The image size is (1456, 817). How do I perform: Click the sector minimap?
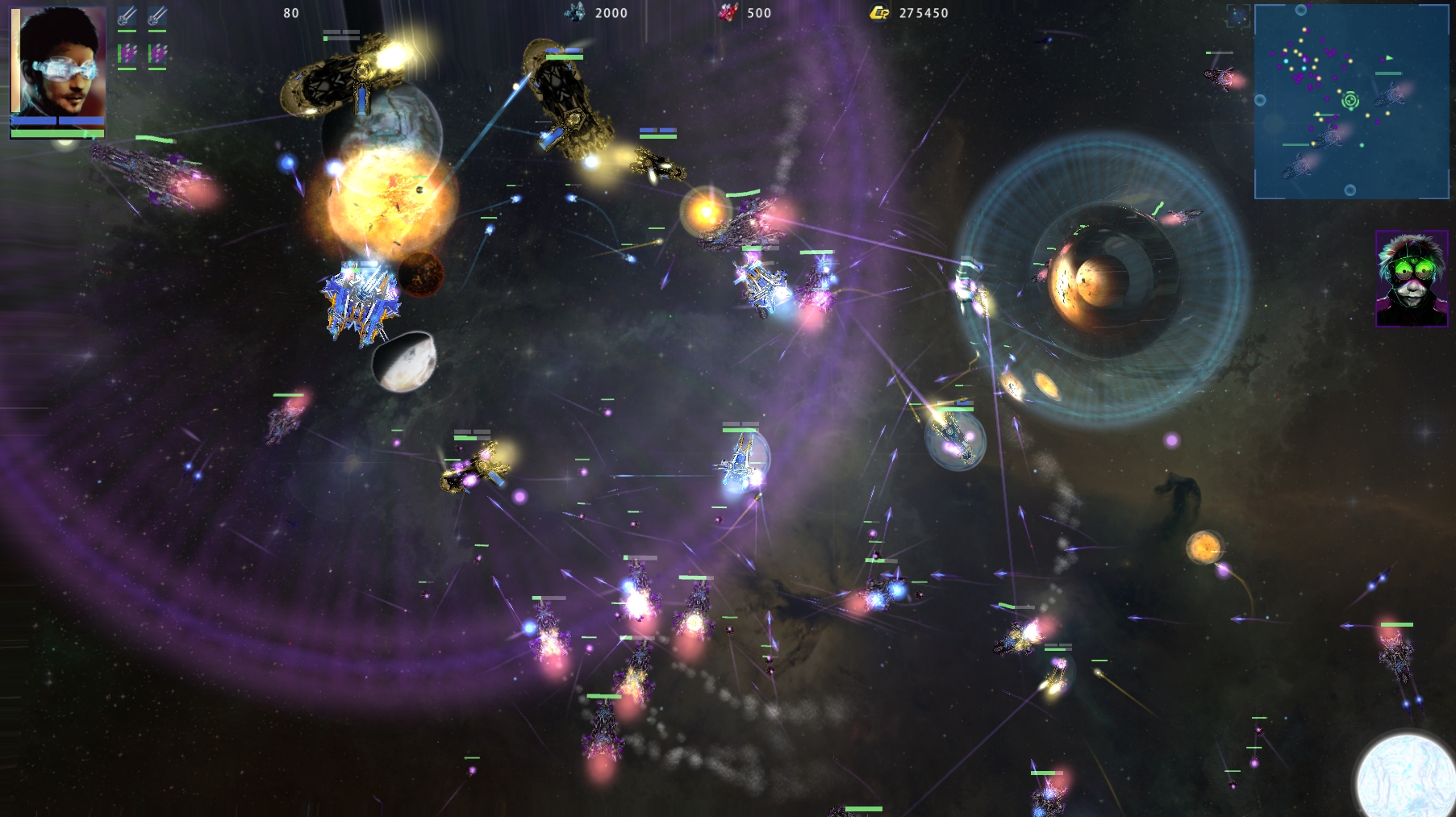tap(1351, 102)
